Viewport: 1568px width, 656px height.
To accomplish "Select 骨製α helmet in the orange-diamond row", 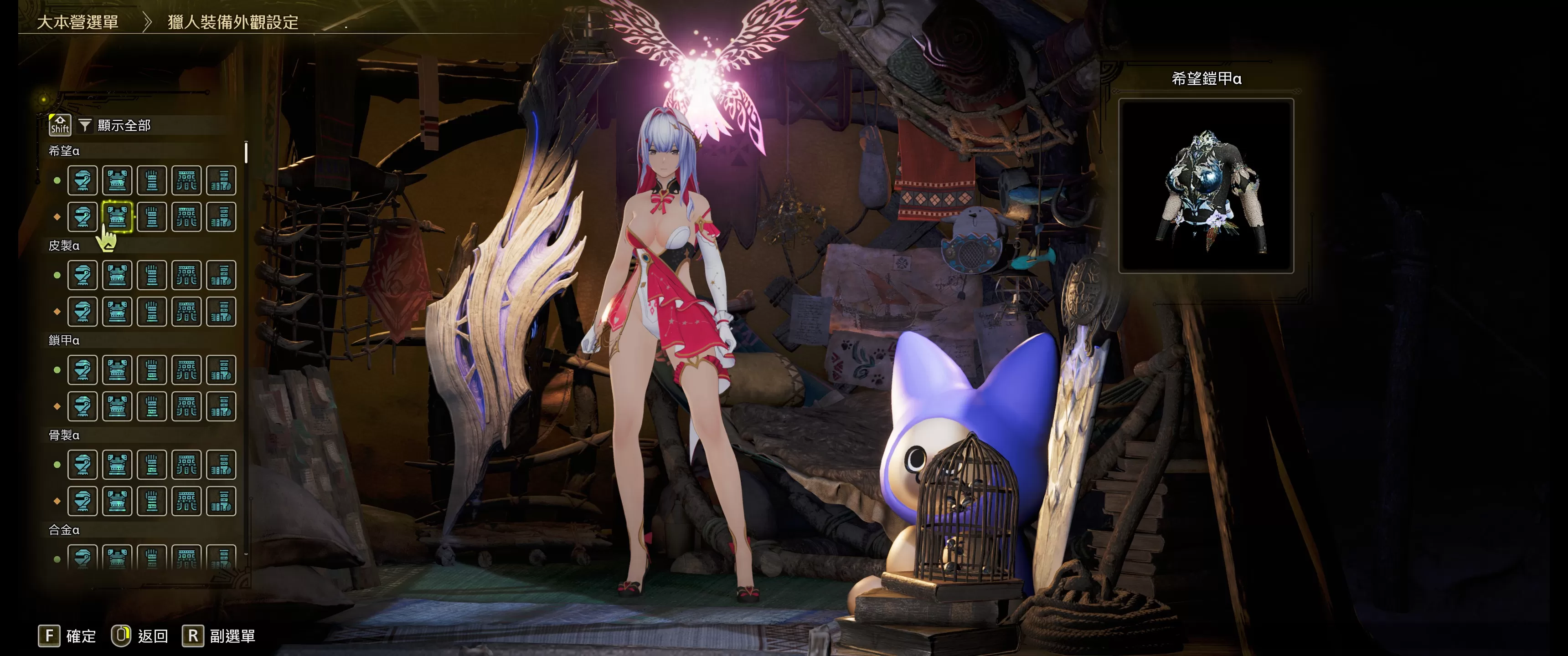I will (83, 502).
